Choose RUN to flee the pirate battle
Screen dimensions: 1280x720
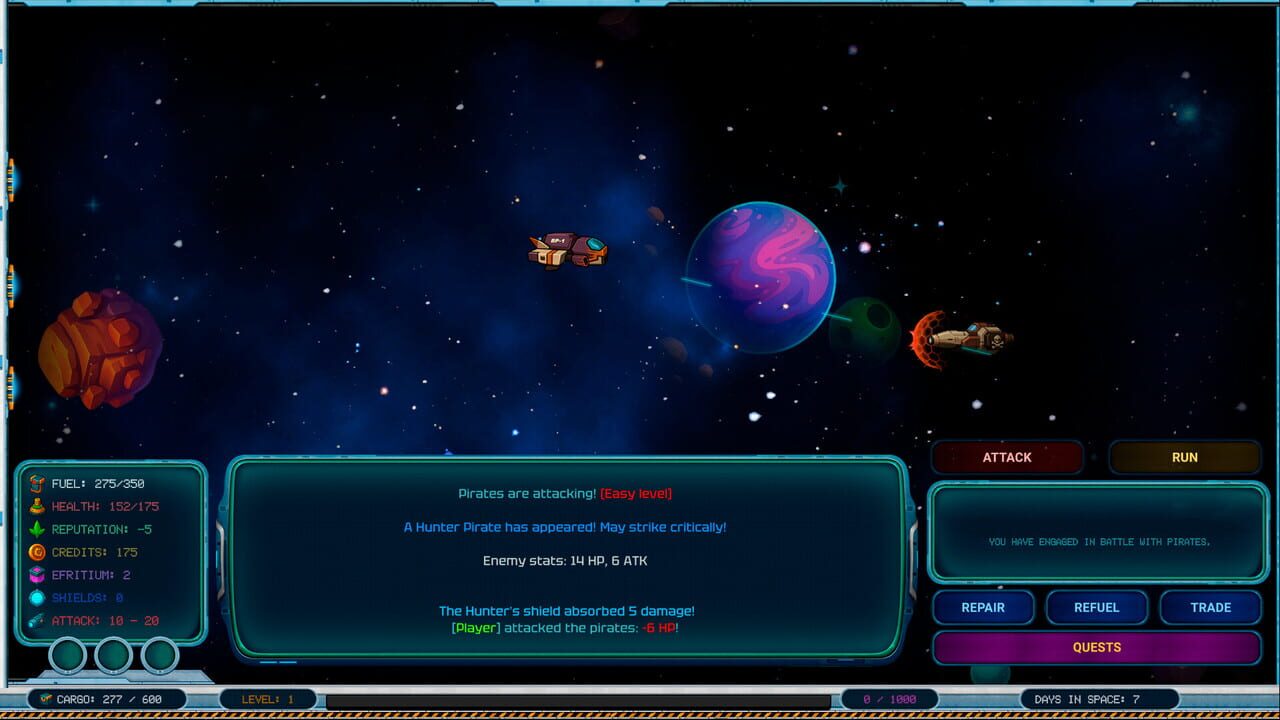(1185, 457)
